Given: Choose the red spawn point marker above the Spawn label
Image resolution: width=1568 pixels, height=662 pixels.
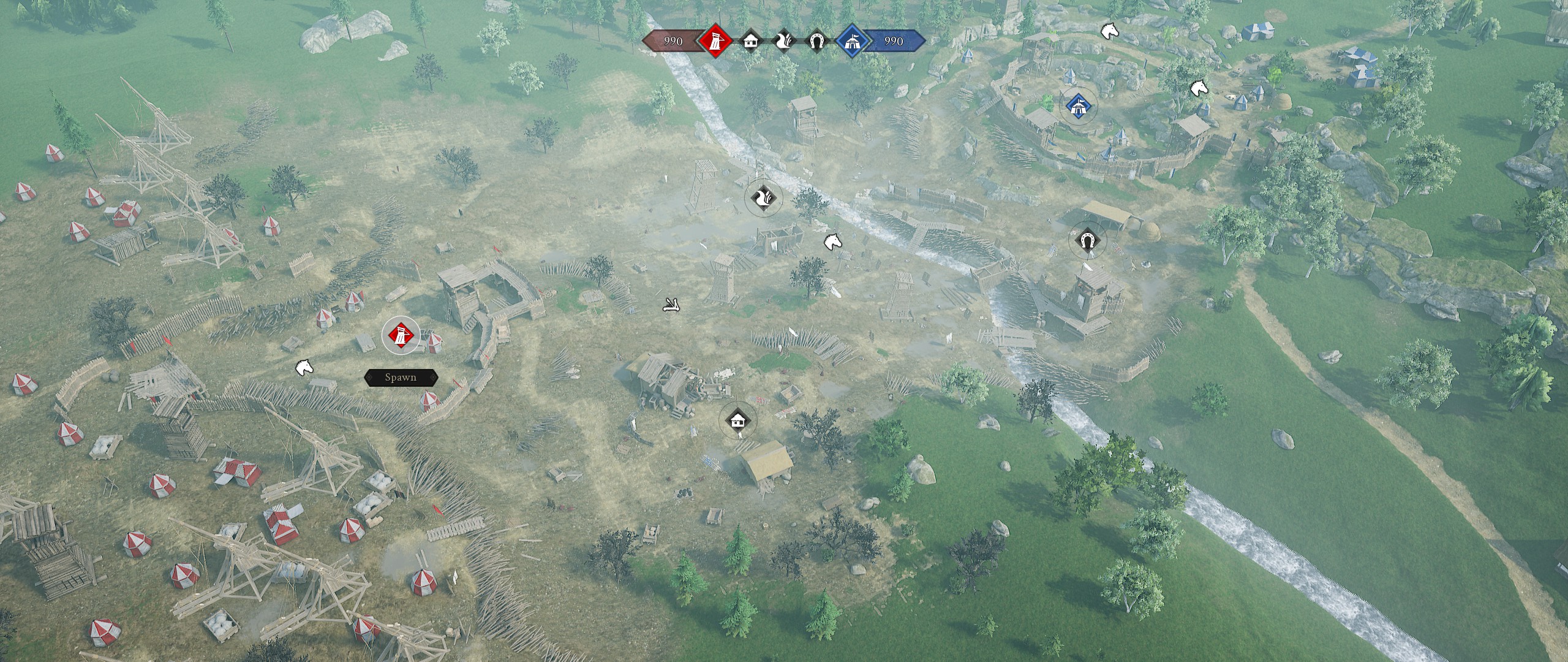Looking at the screenshot, I should [401, 336].
